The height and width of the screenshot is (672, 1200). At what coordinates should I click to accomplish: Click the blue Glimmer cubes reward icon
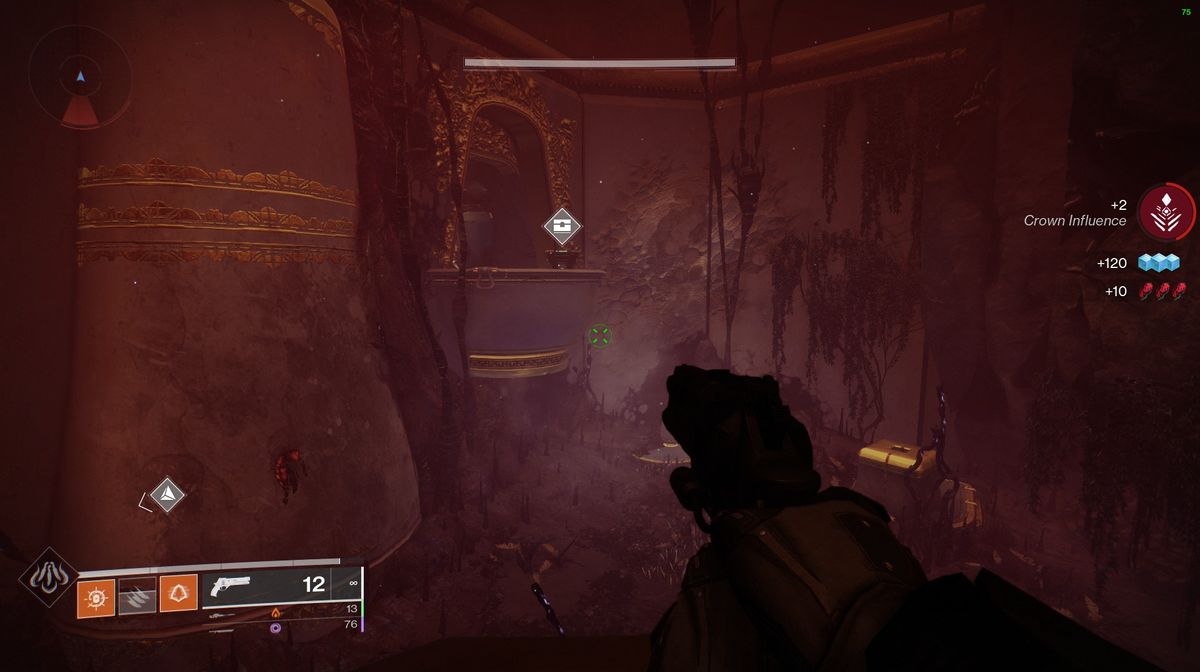(x=1159, y=263)
